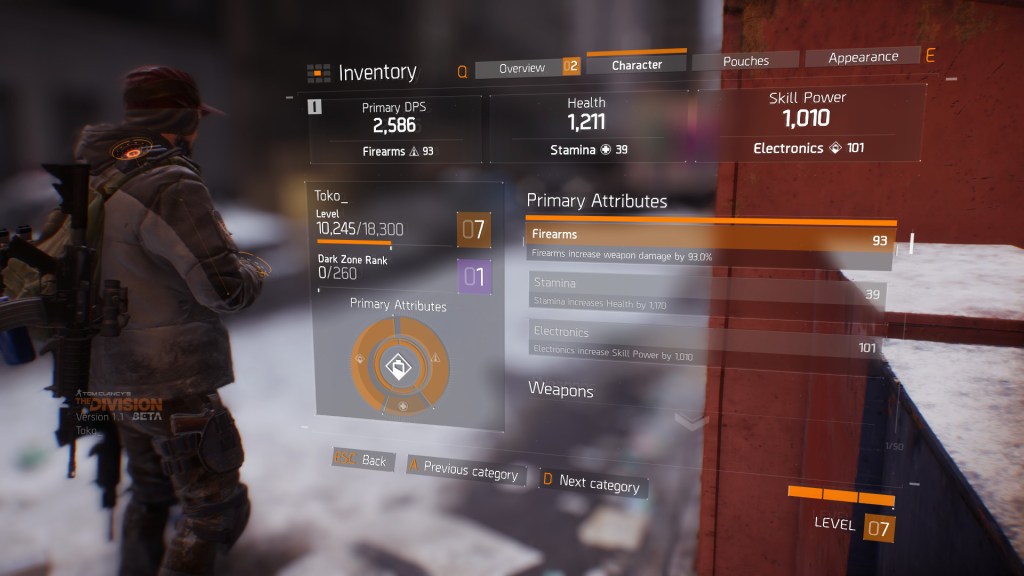Select the Character tab
Viewport: 1024px width, 576px height.
(x=637, y=64)
